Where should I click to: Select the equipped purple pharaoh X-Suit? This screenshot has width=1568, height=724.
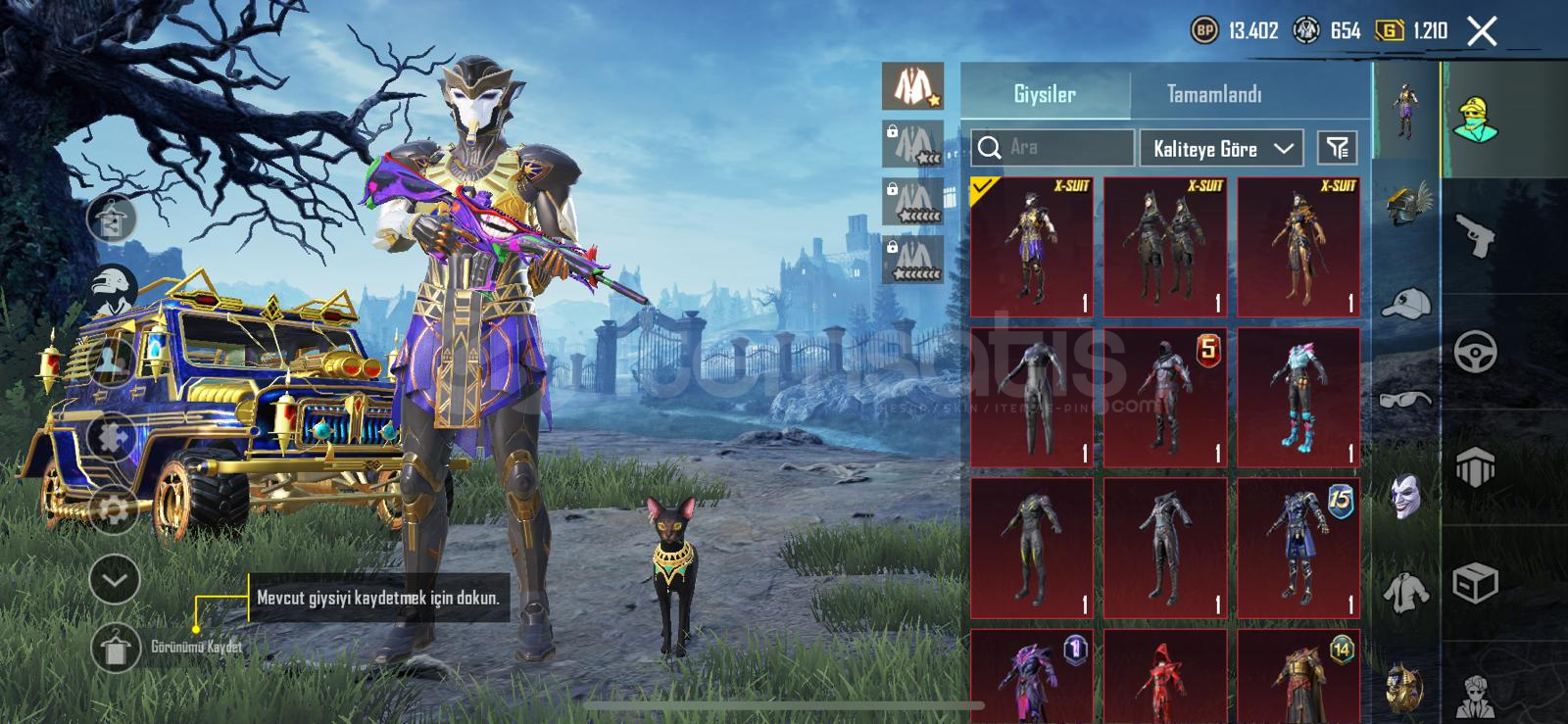coord(1032,248)
